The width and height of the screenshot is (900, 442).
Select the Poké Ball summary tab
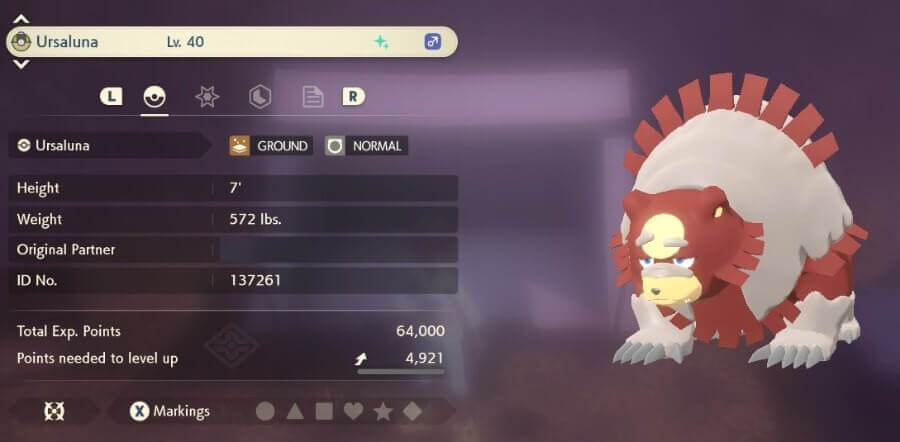pos(154,97)
